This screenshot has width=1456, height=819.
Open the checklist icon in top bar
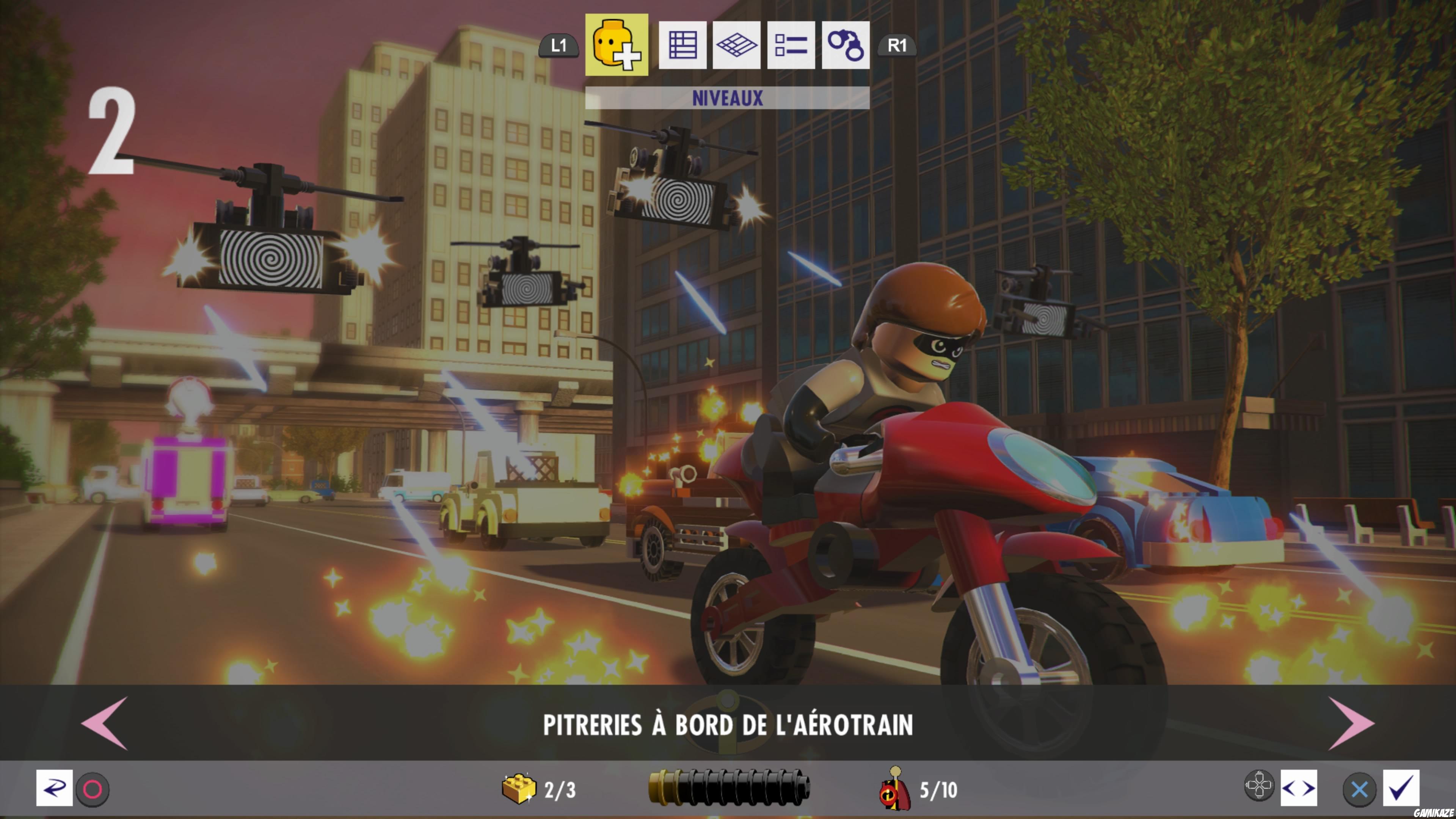tap(791, 45)
